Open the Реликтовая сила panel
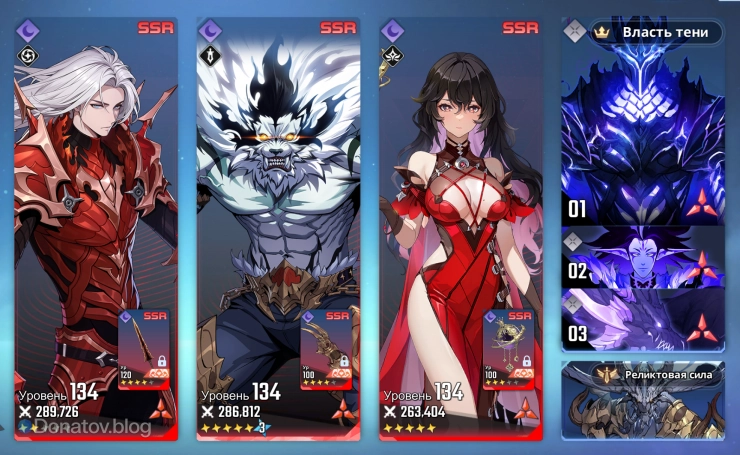This screenshot has width=740, height=455. [x=641, y=399]
